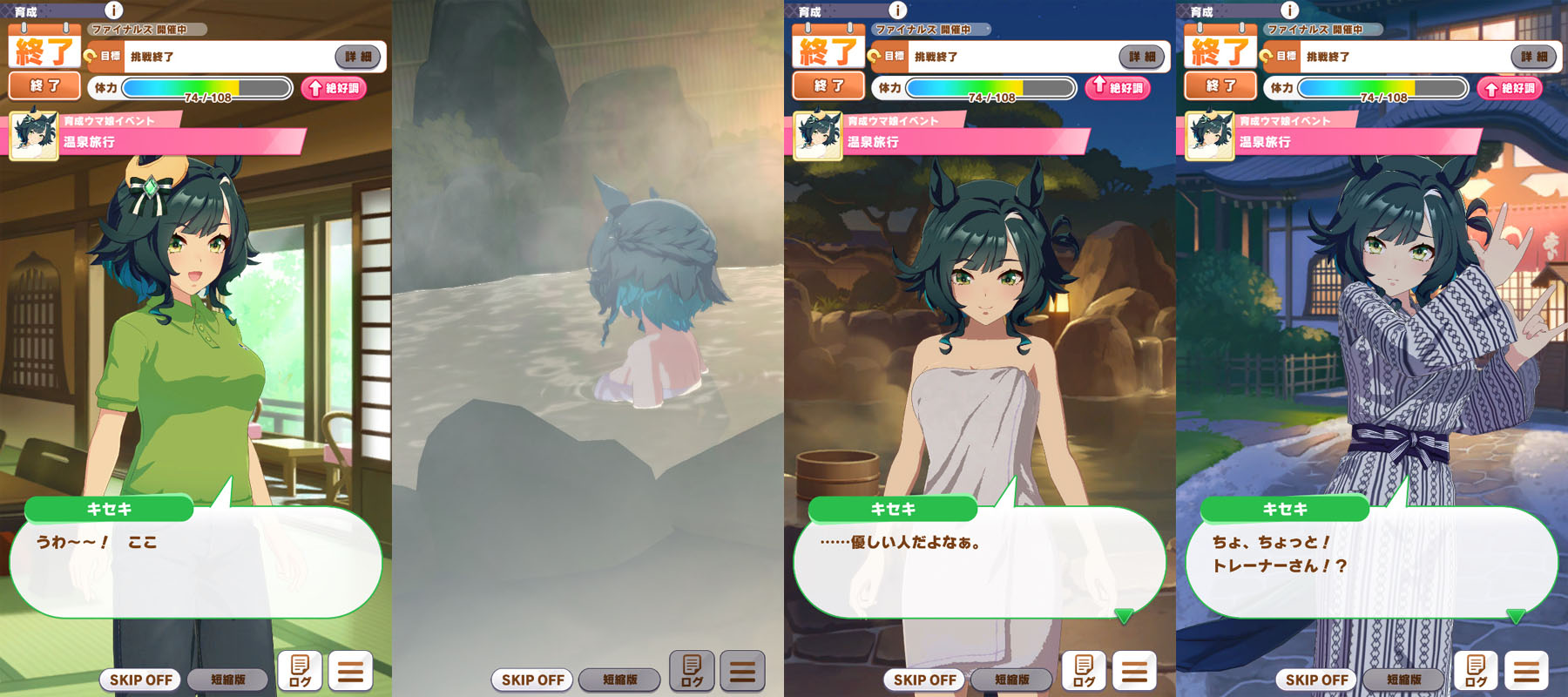
Task: Select 短縮版 in the steamy bath scene
Action: point(620,680)
